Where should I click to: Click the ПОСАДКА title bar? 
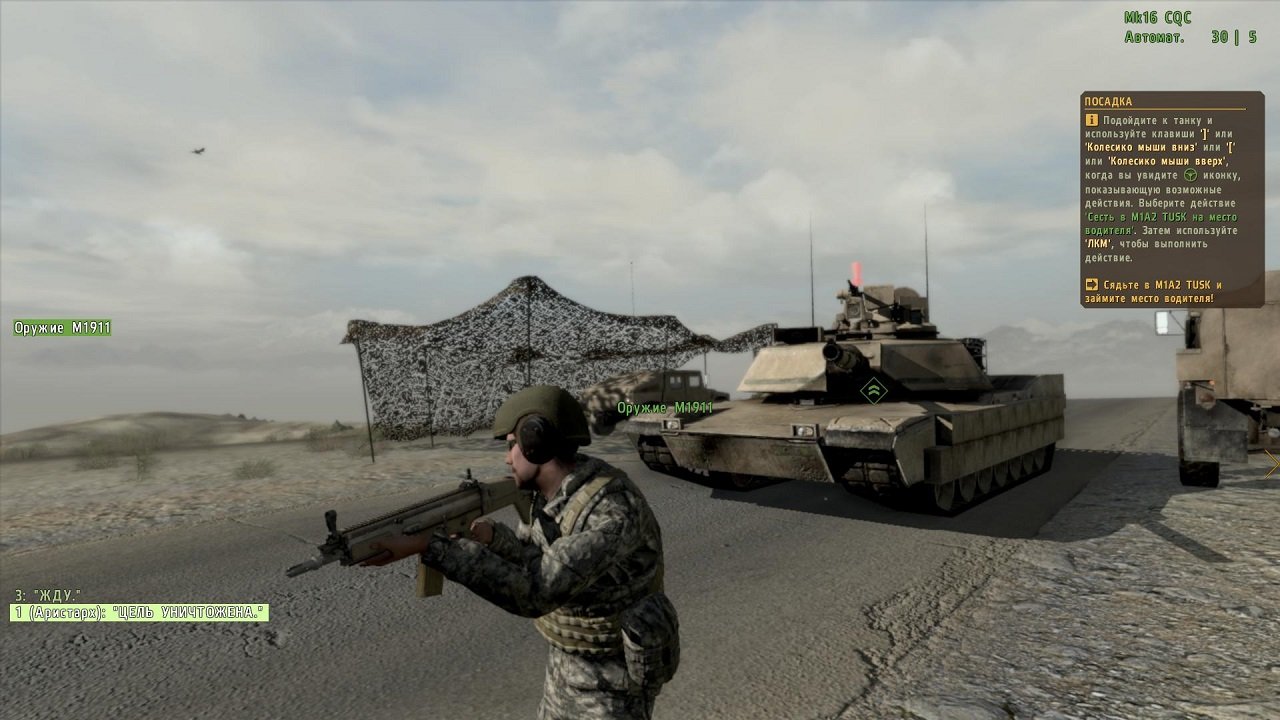pyautogui.click(x=1107, y=101)
